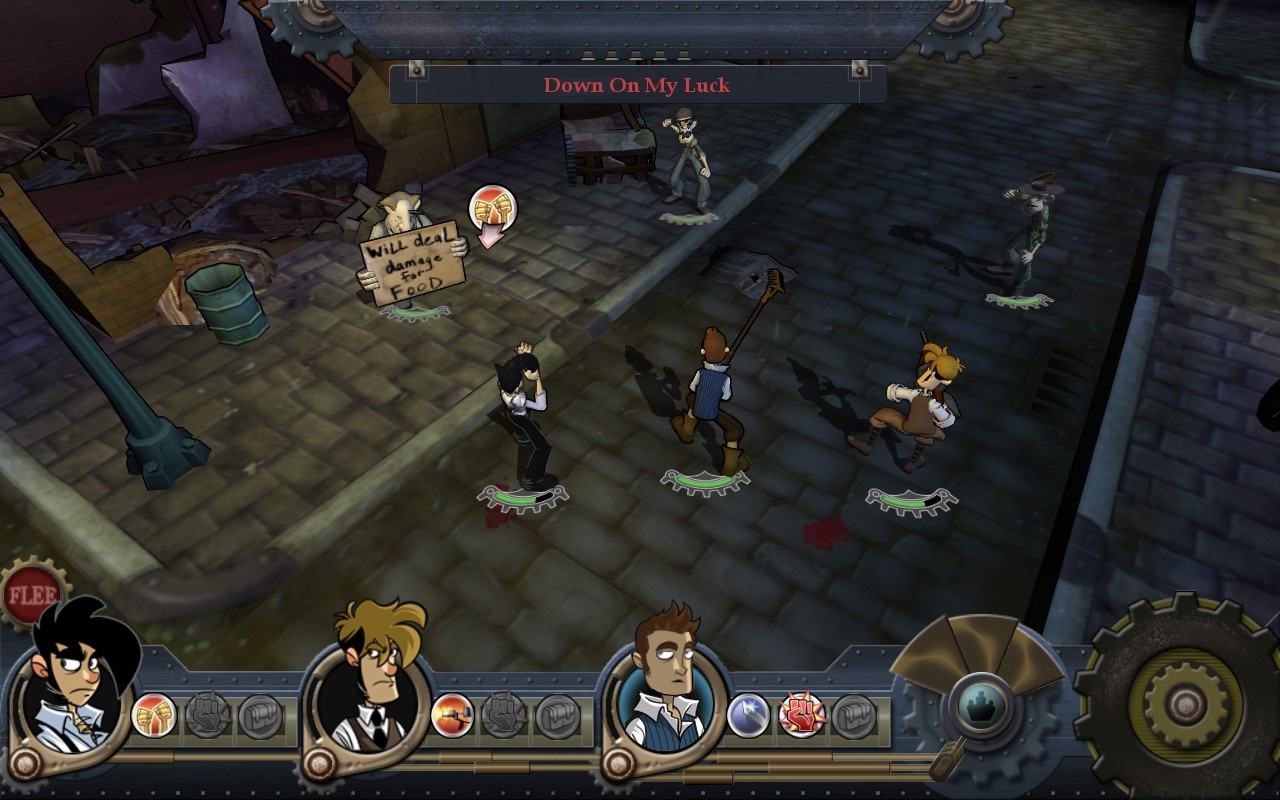Select the third hero's glowing wand attack
Image resolution: width=1280 pixels, height=800 pixels.
pos(746,713)
